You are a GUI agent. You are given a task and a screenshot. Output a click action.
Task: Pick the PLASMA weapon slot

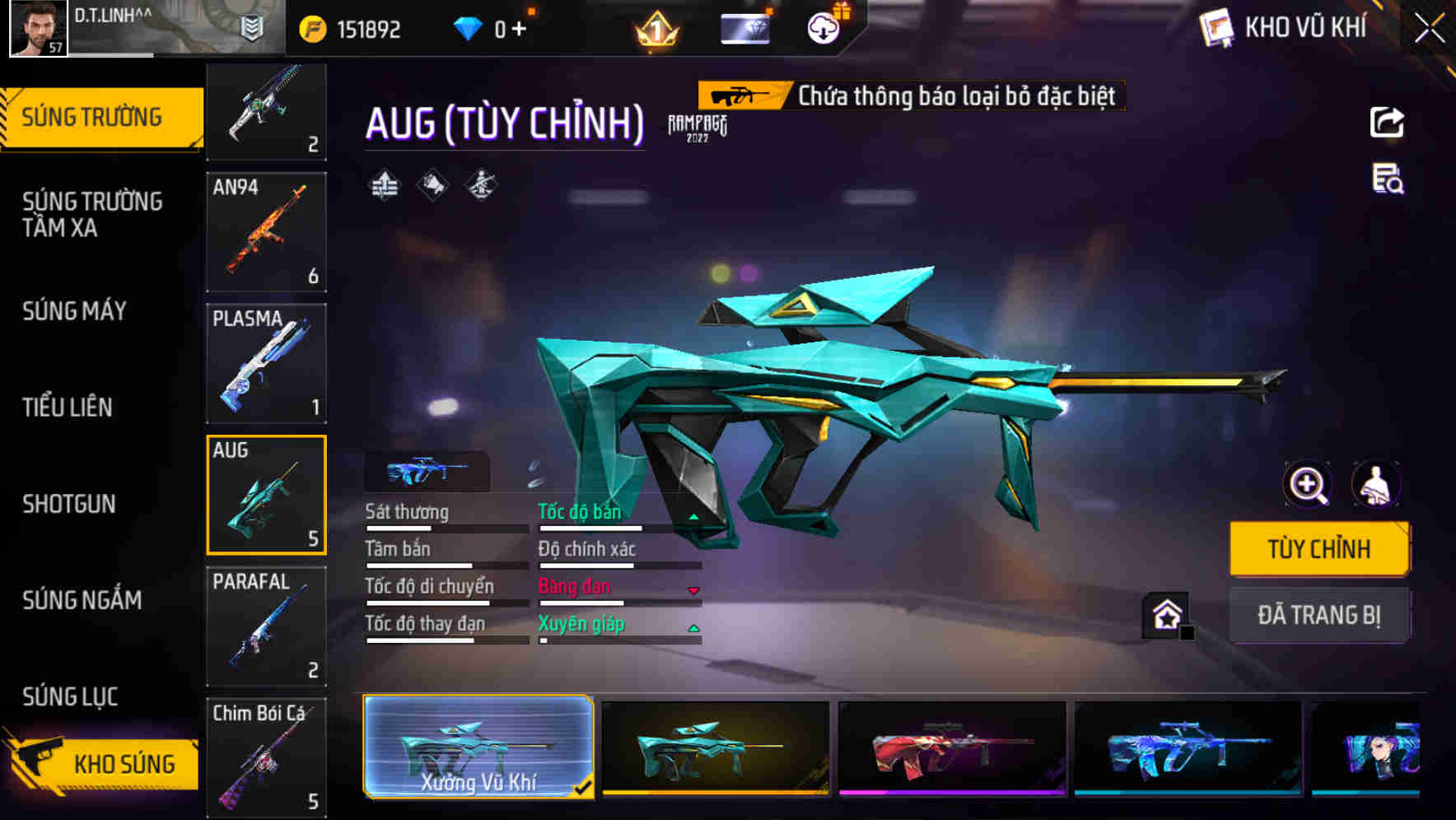(266, 363)
